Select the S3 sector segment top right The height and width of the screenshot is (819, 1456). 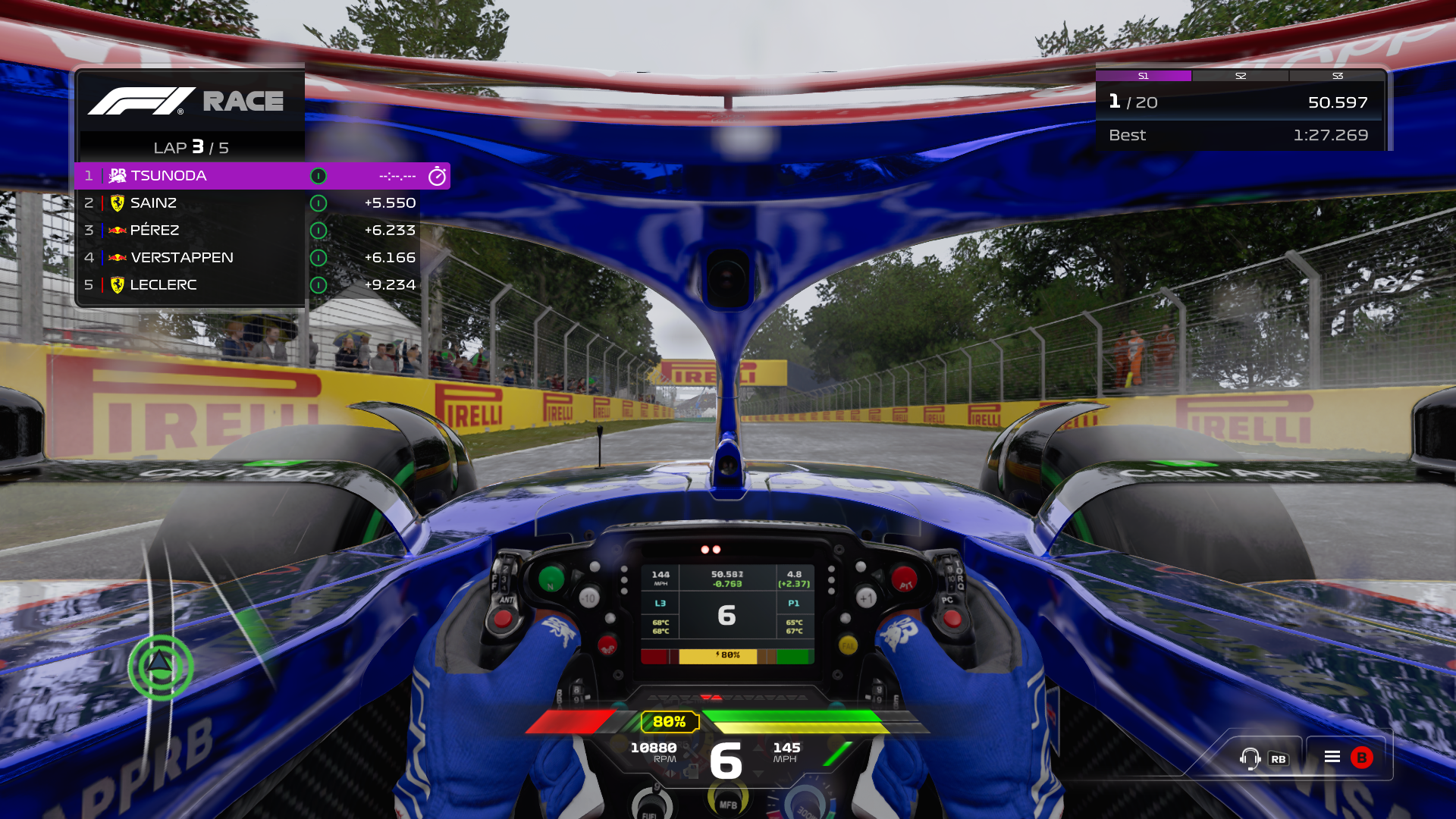(1338, 76)
